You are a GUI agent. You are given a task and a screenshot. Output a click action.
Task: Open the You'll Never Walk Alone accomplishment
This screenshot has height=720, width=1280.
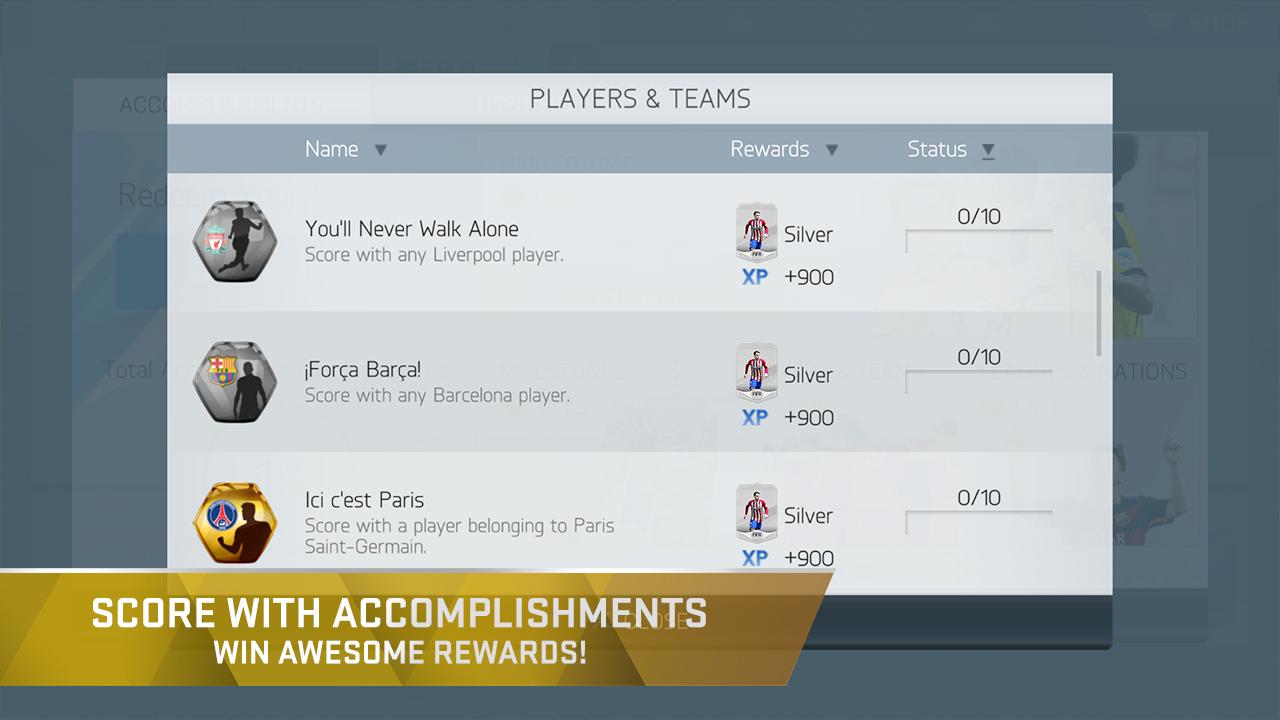coord(412,228)
